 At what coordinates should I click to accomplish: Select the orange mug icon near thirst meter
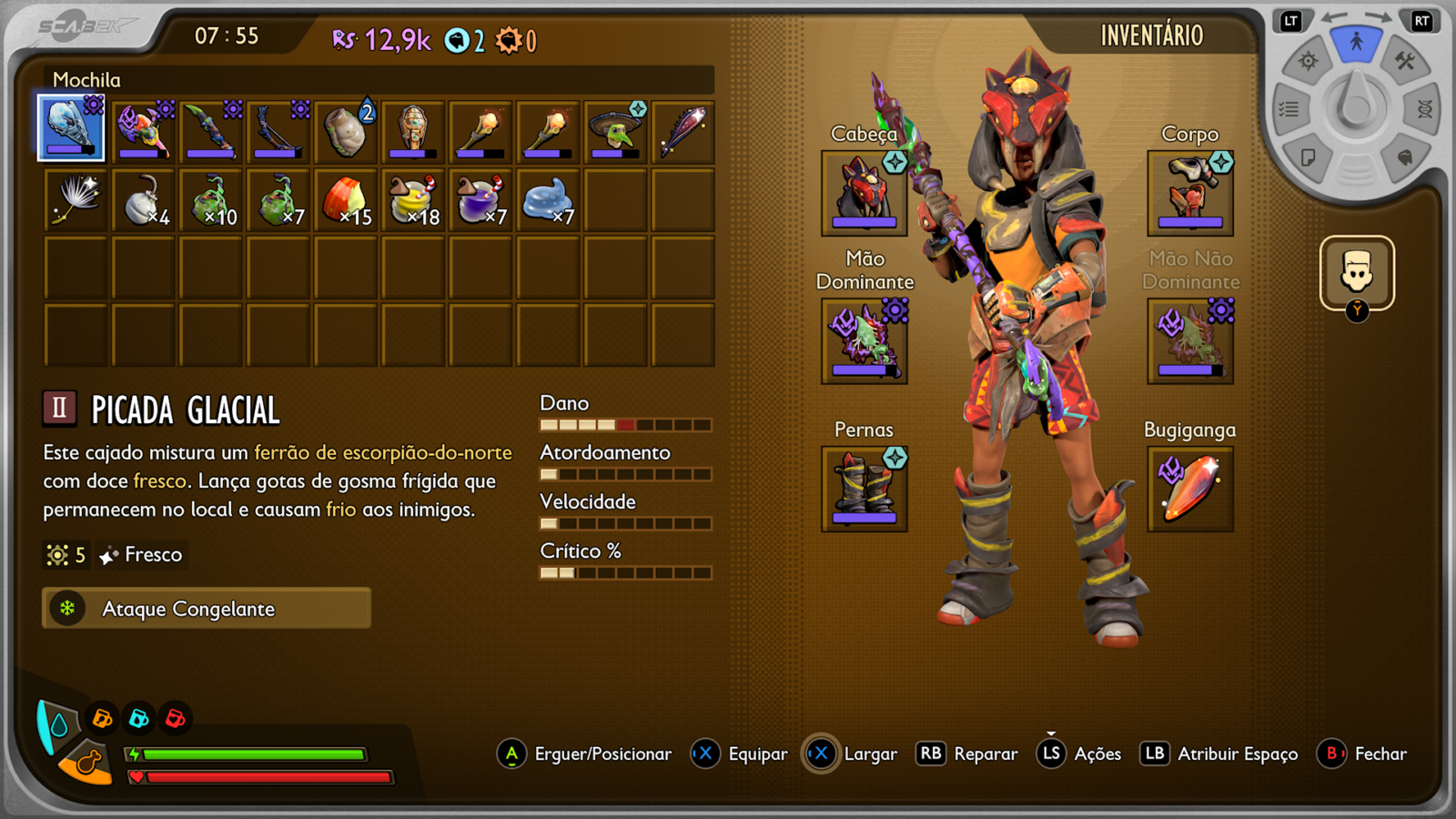(103, 717)
